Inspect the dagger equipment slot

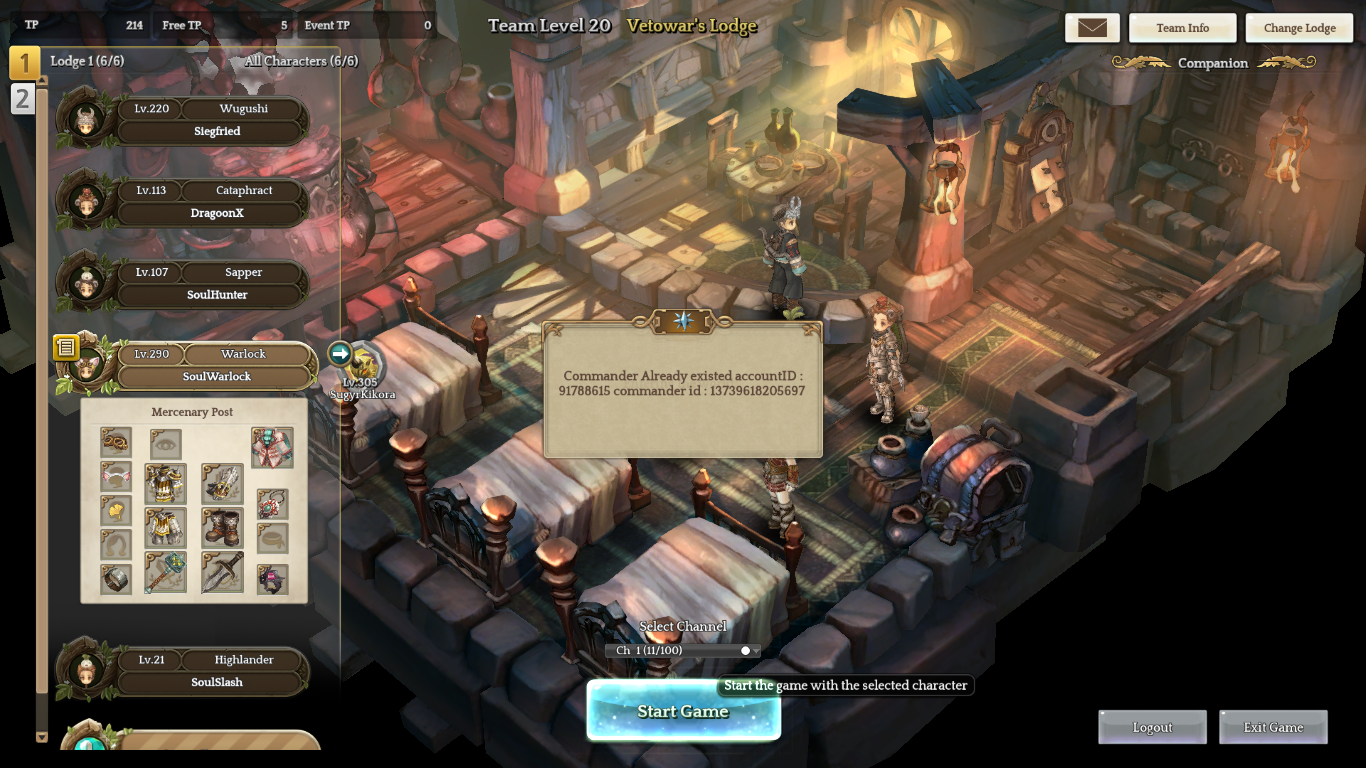coord(222,572)
